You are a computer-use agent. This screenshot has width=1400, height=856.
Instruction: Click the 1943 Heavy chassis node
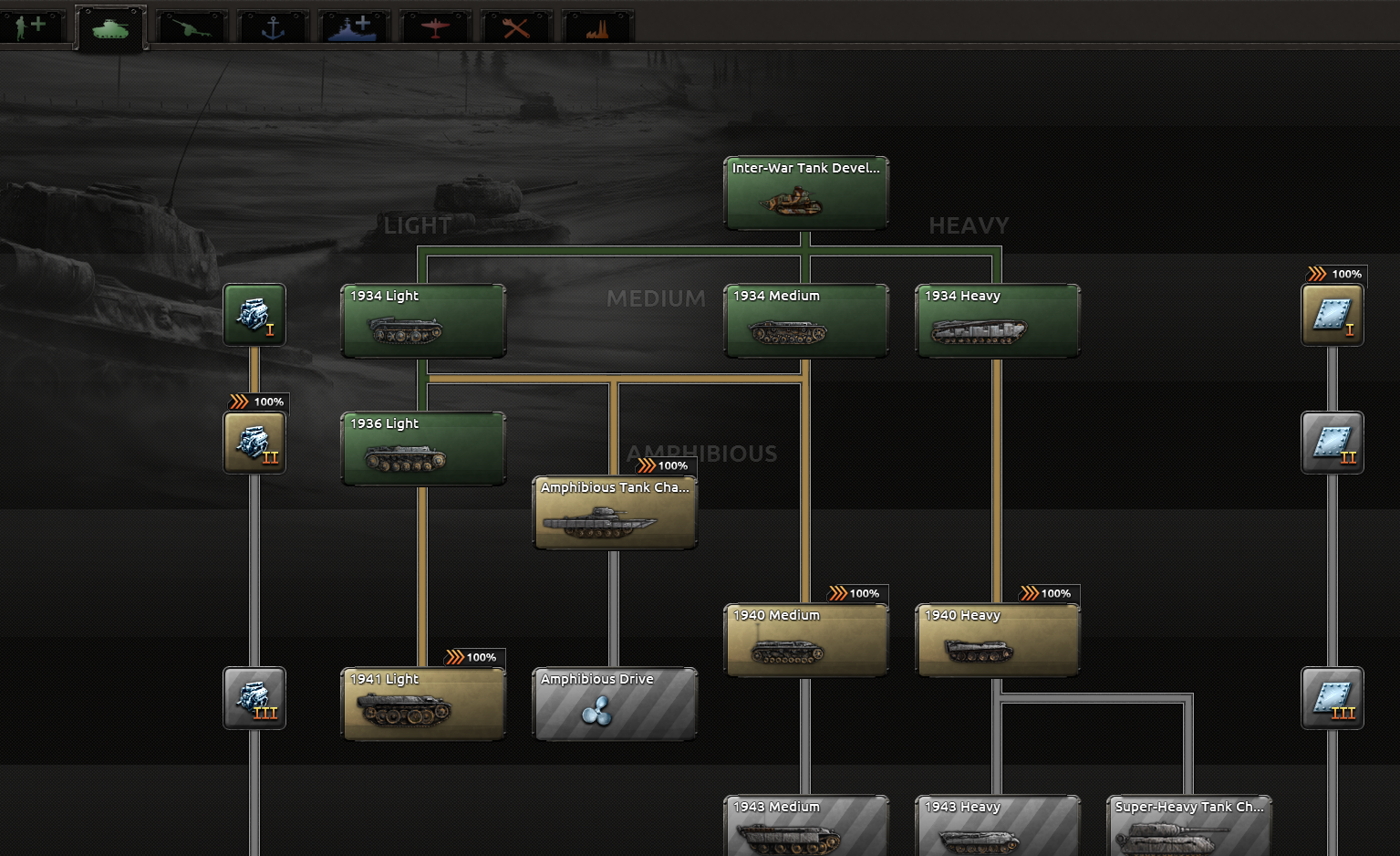point(996,824)
